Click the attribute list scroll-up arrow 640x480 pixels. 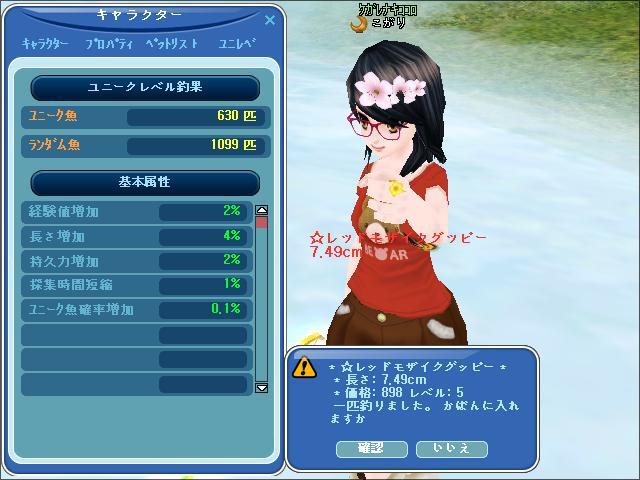(x=262, y=211)
